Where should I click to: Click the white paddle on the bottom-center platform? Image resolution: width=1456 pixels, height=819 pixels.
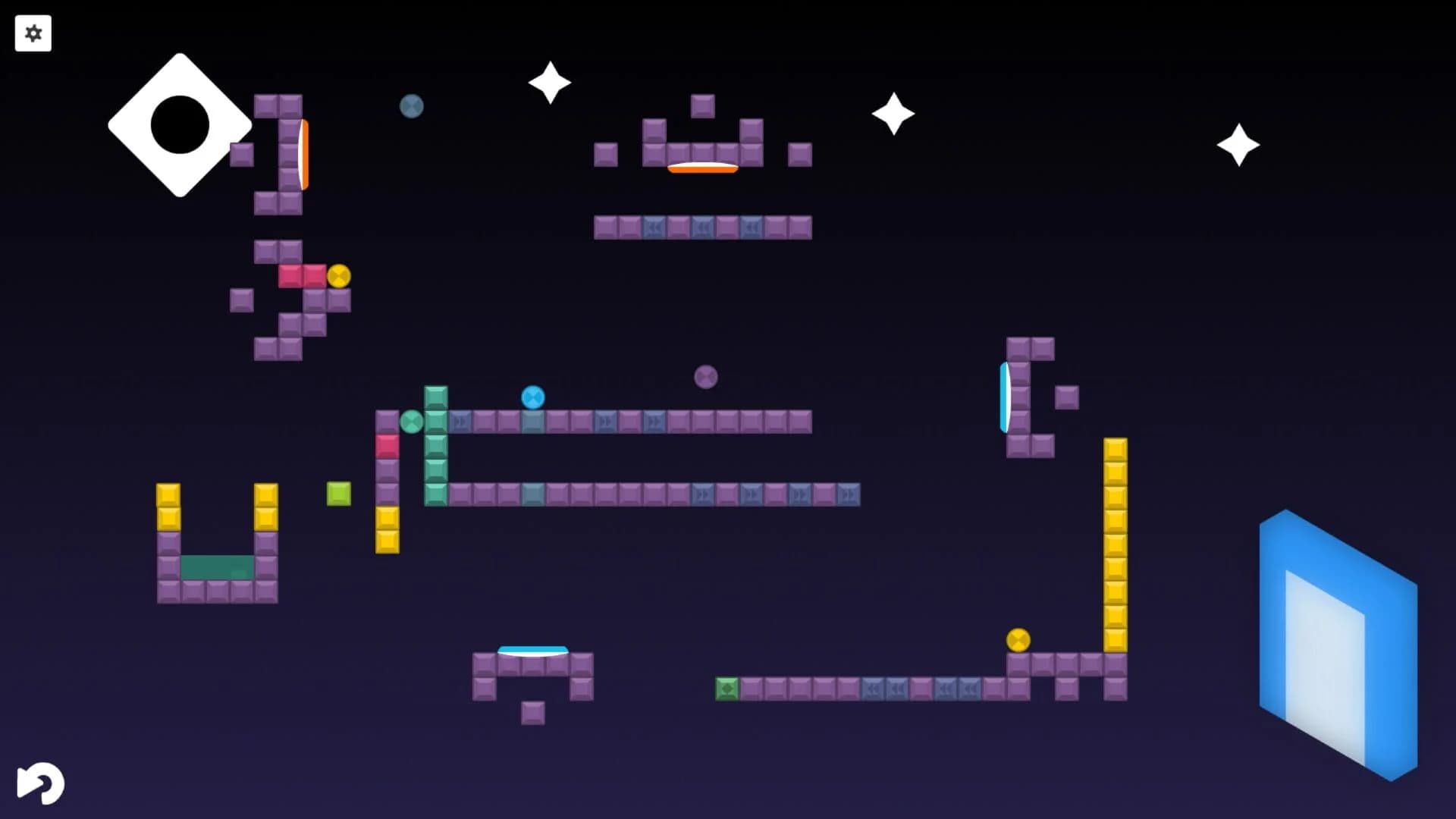(x=533, y=651)
